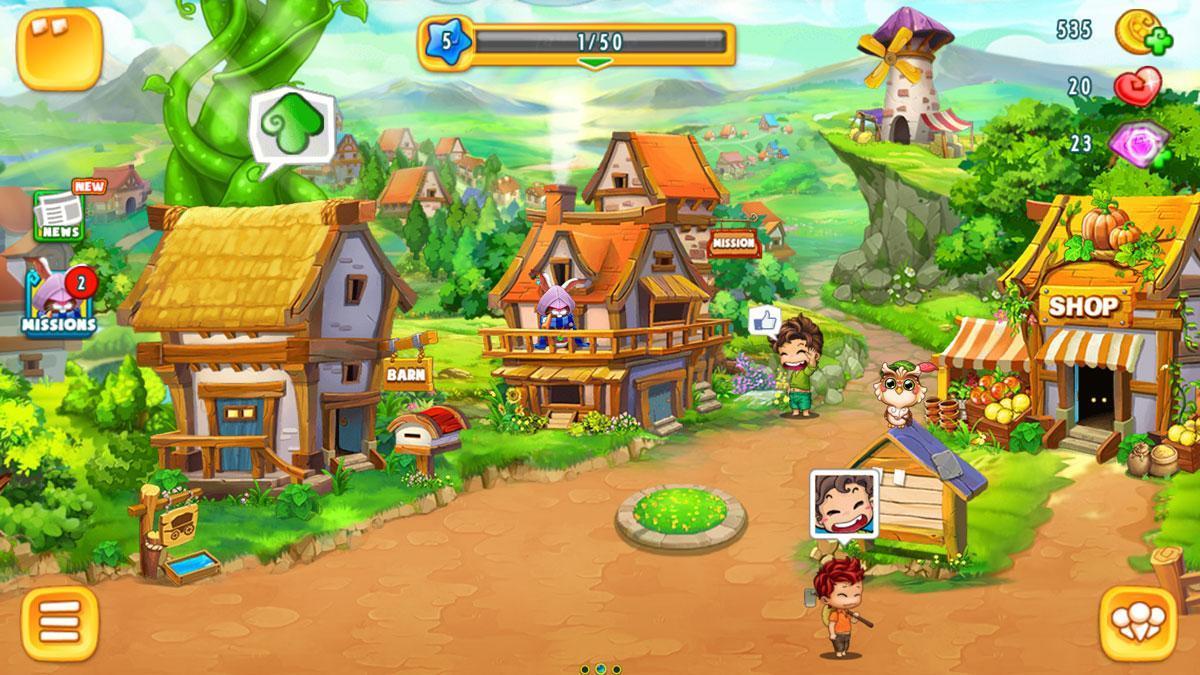Buy more purple gems
The height and width of the screenshot is (675, 1200).
point(1141,142)
